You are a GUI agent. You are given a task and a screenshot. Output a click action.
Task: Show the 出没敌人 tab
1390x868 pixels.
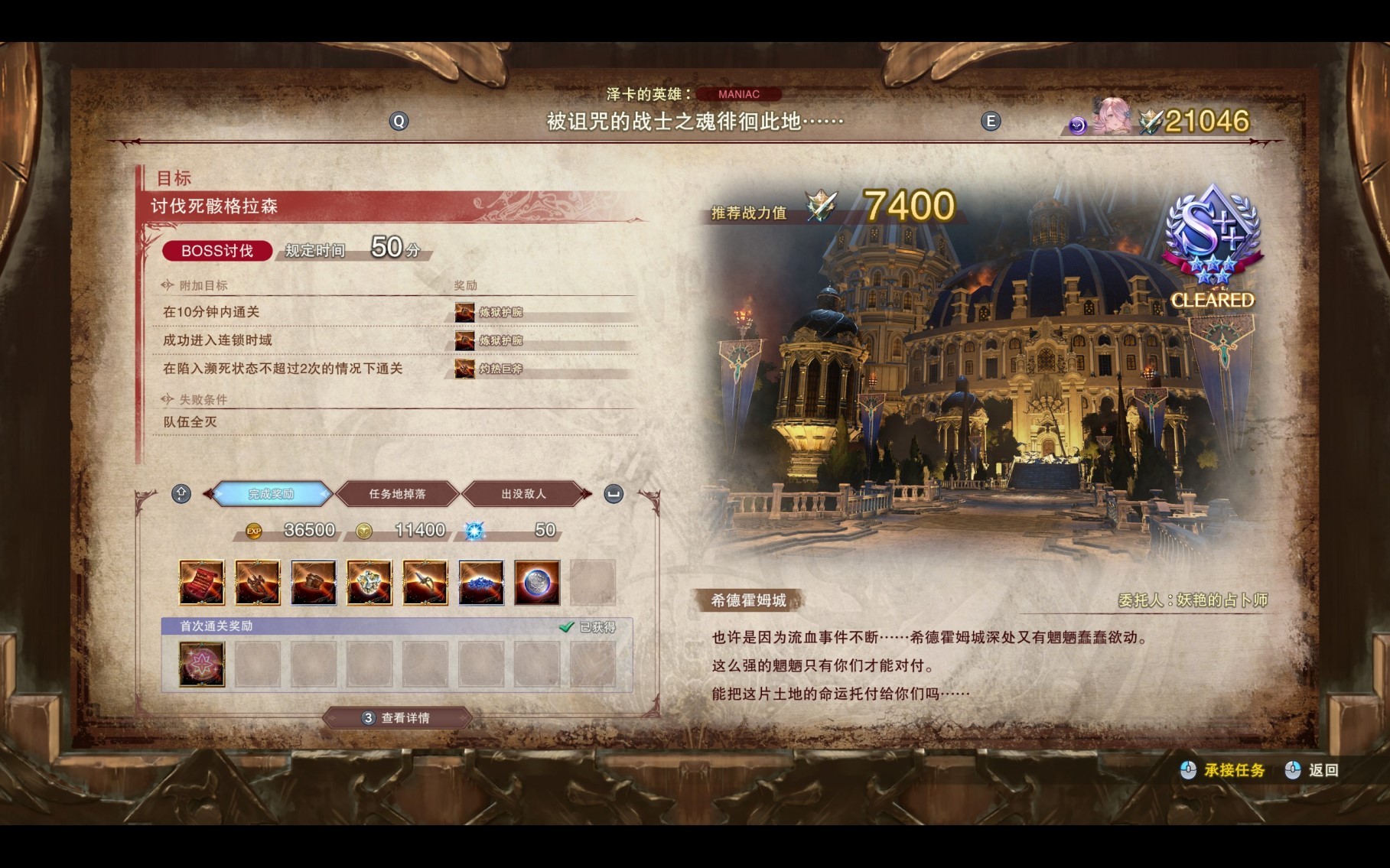[524, 494]
